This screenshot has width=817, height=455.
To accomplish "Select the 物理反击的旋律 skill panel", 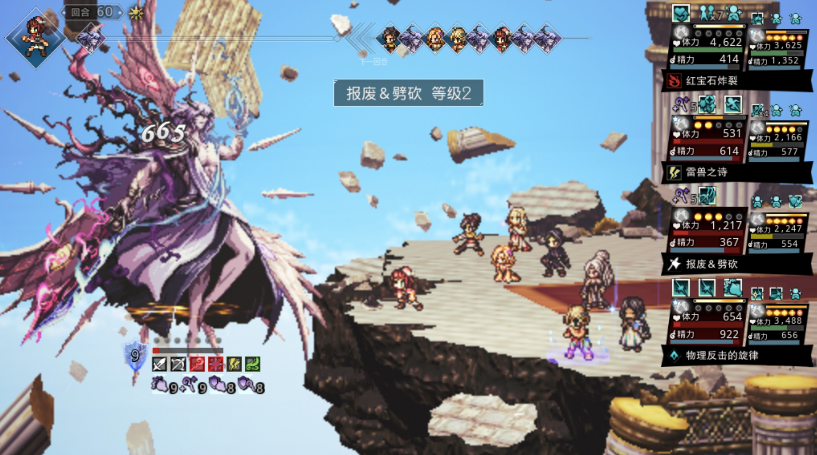I will (736, 355).
